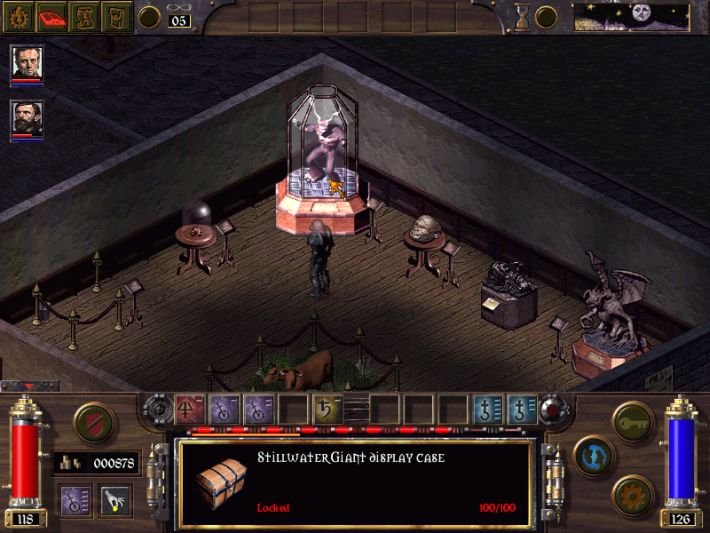
Task: Click the red orb right of the hotbar
Action: coord(550,408)
